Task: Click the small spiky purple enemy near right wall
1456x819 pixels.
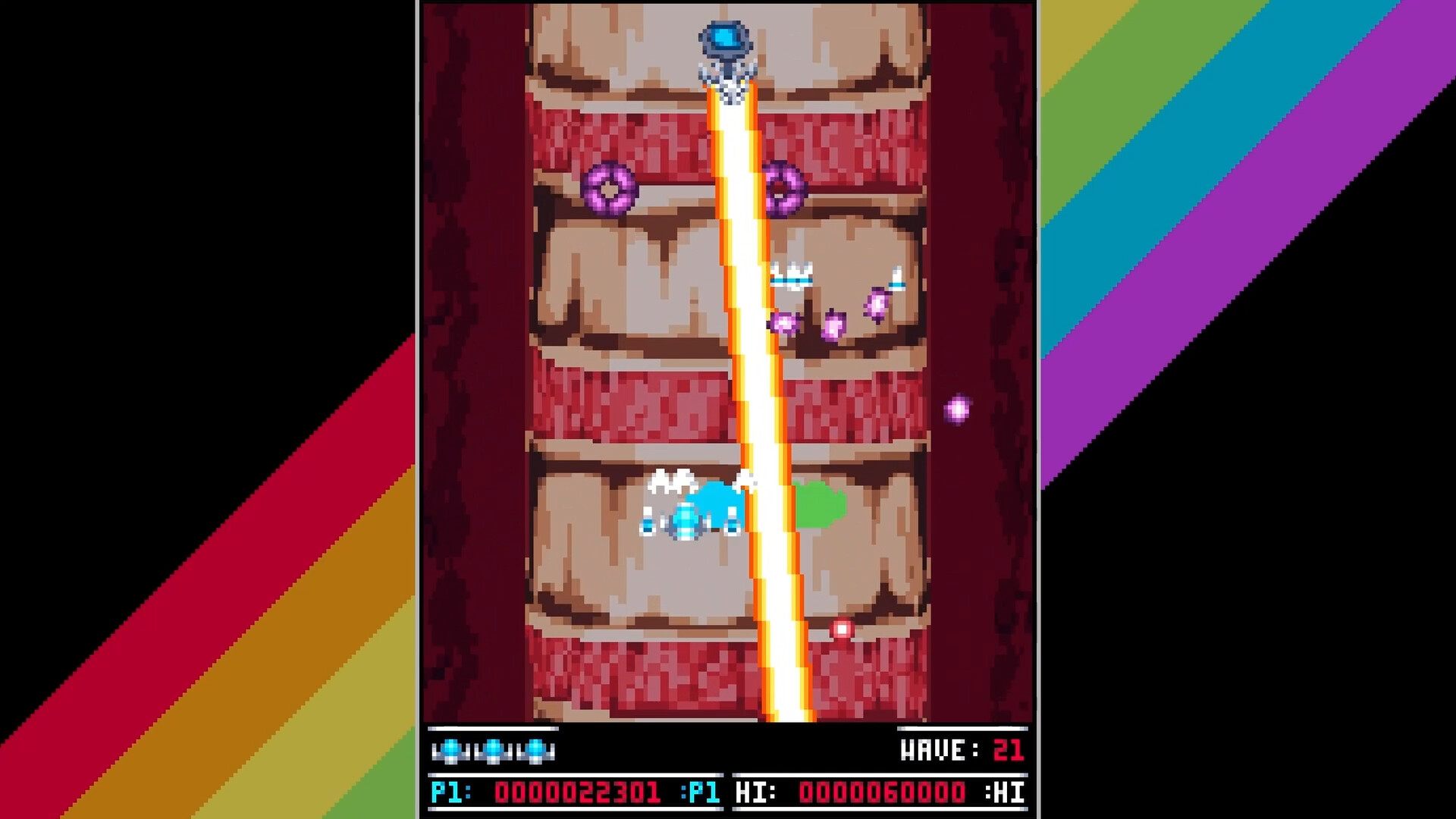Action: tap(876, 303)
